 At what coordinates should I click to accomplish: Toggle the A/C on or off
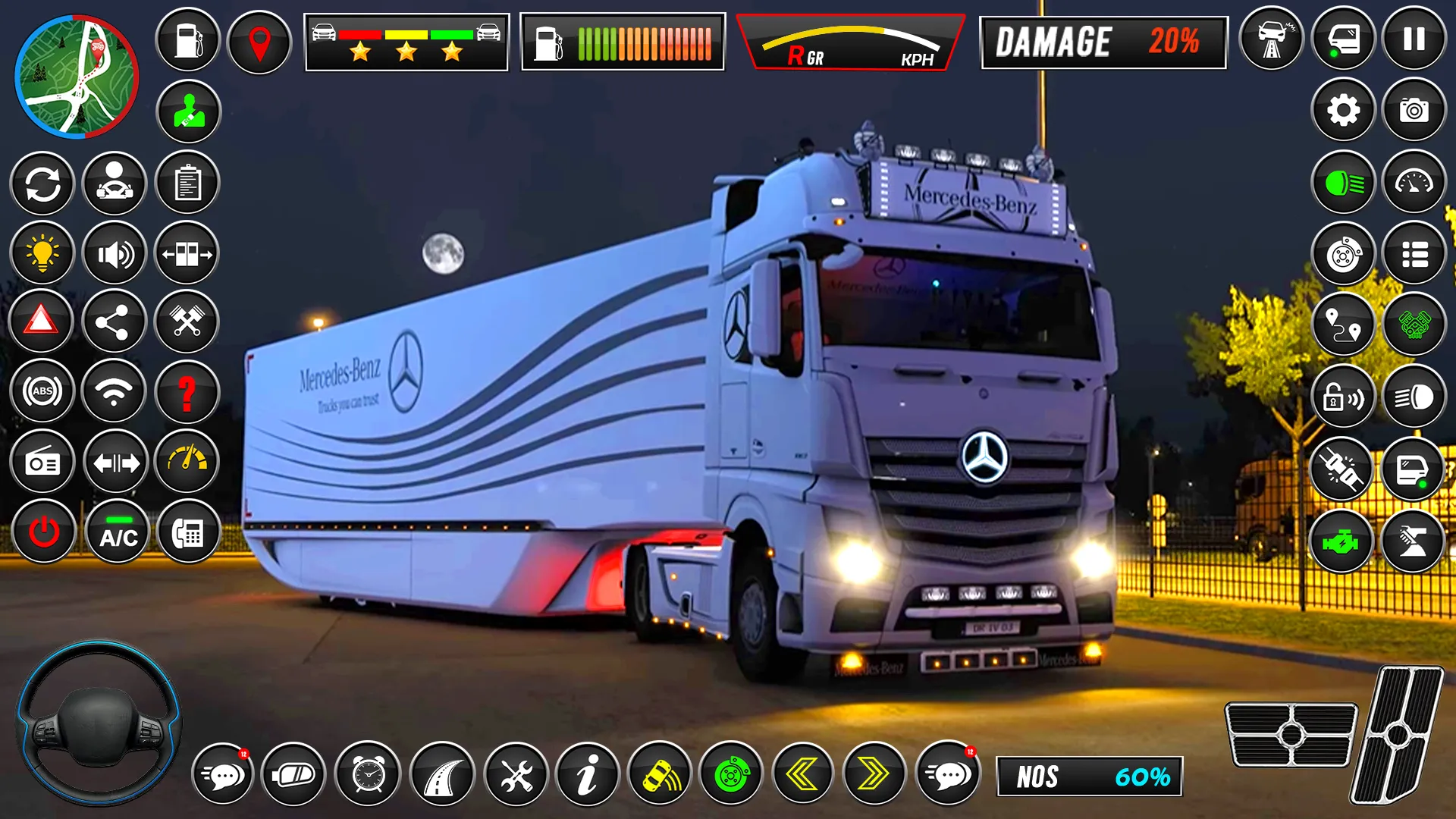point(115,532)
